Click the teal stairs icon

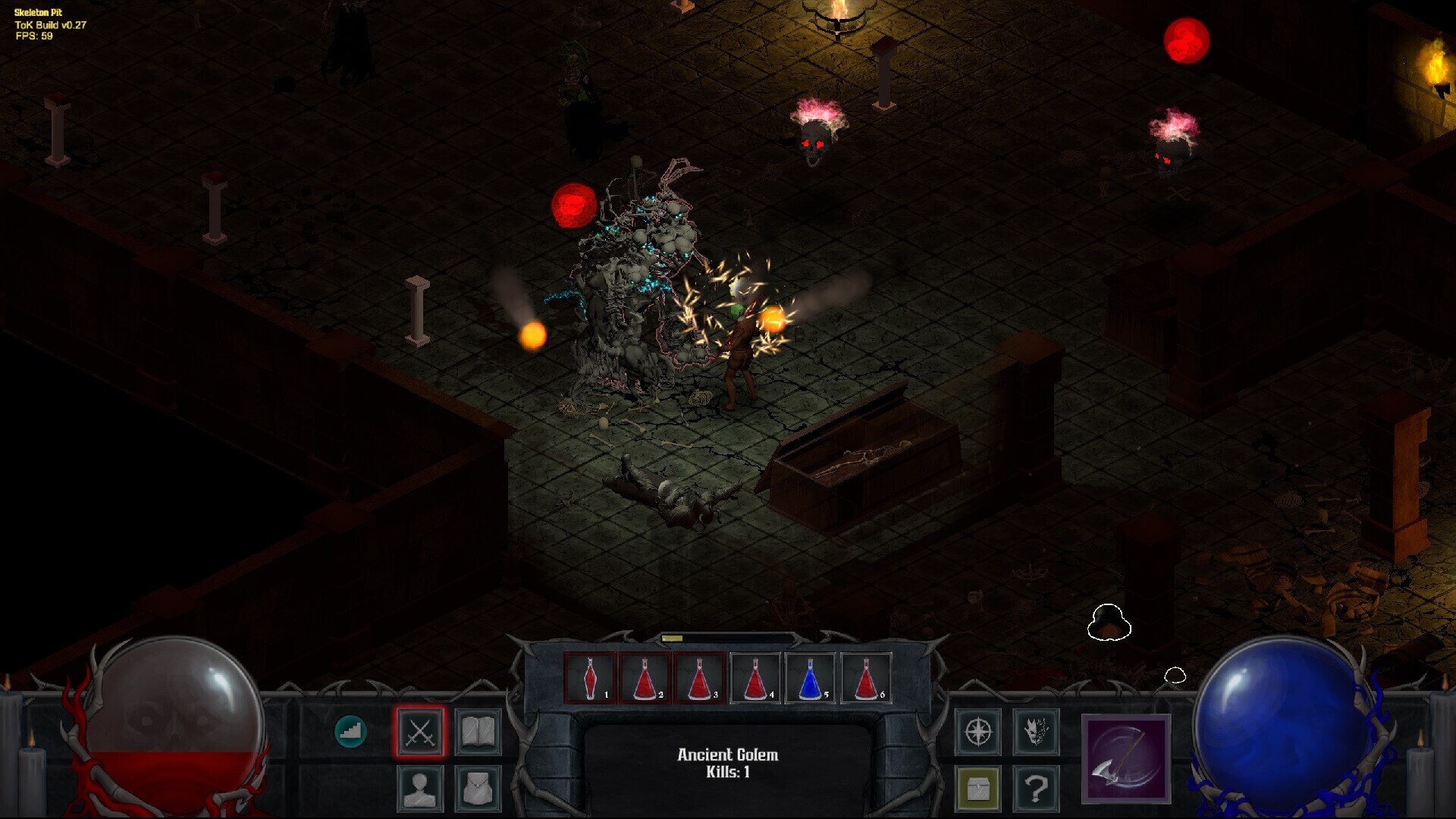pos(350,732)
